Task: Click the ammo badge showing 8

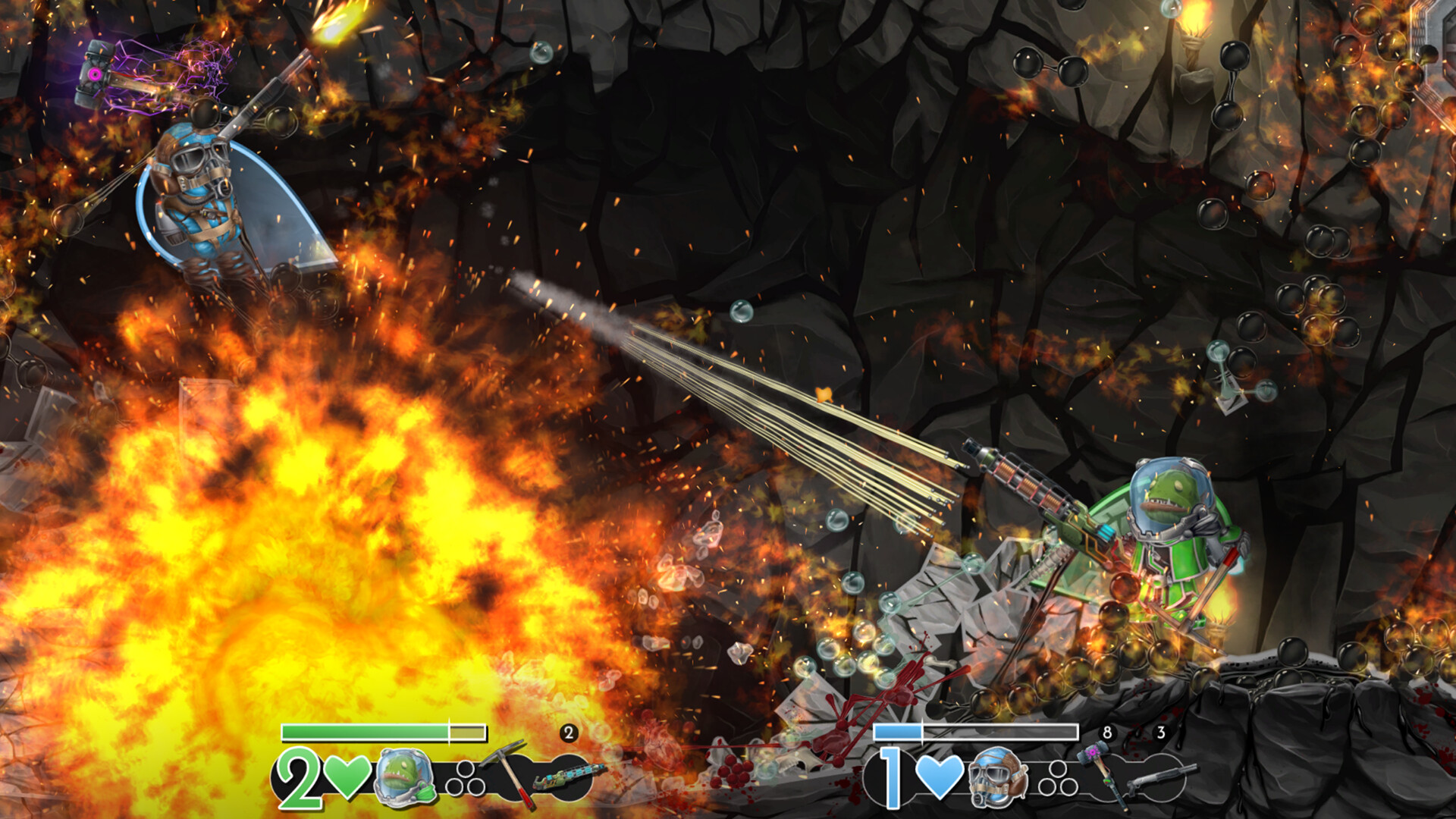Action: click(1107, 733)
